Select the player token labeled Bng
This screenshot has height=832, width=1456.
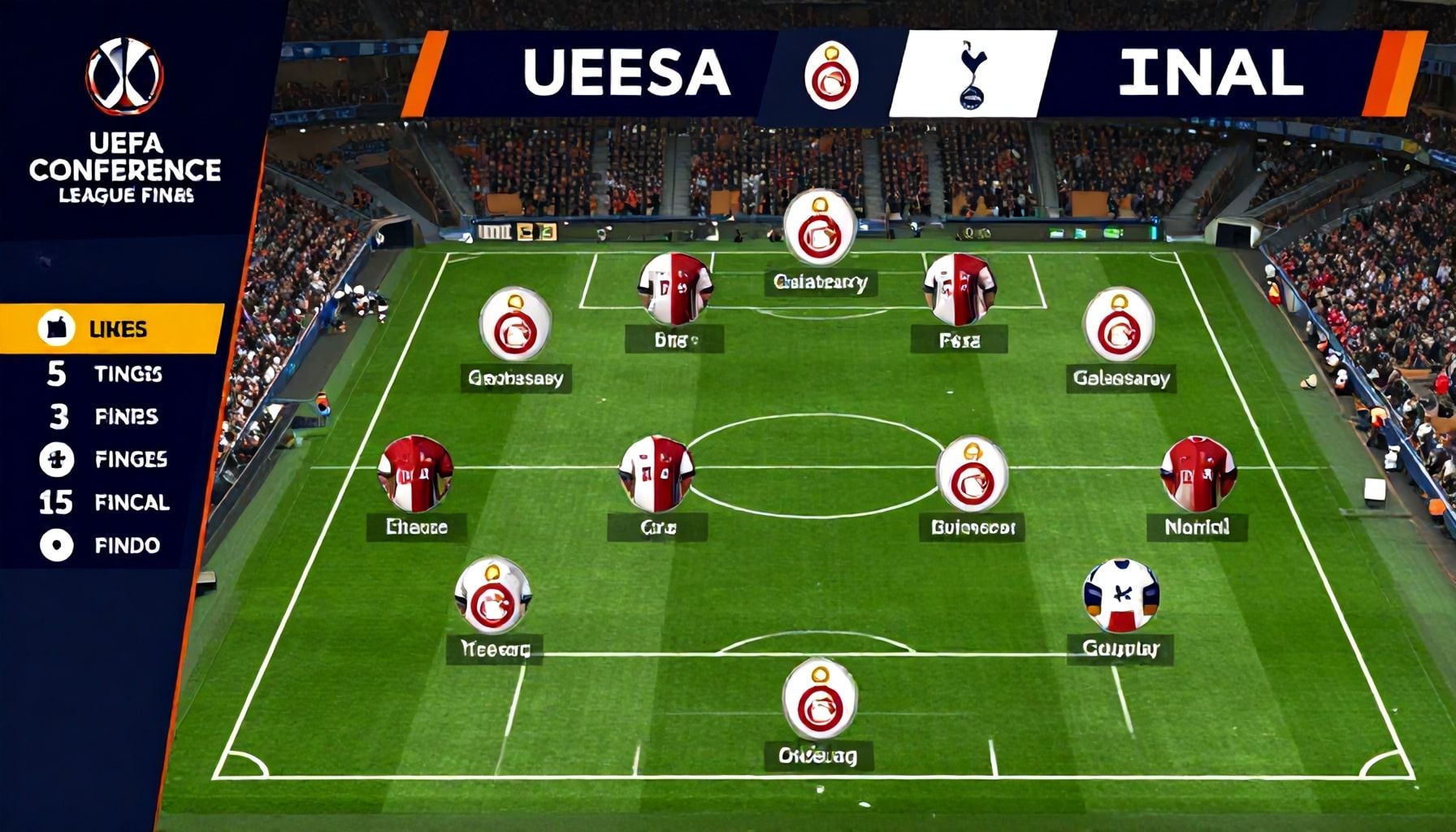point(675,289)
